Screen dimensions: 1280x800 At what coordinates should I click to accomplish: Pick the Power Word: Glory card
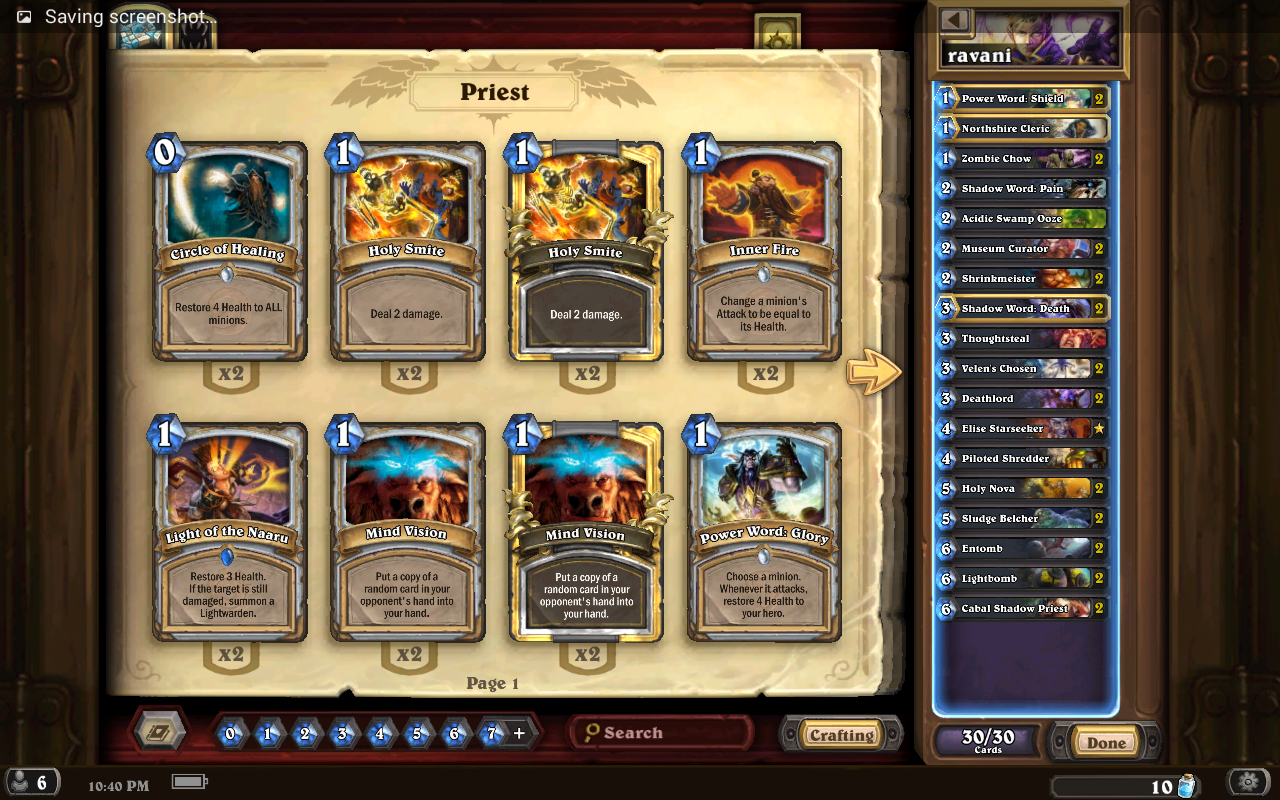(765, 532)
